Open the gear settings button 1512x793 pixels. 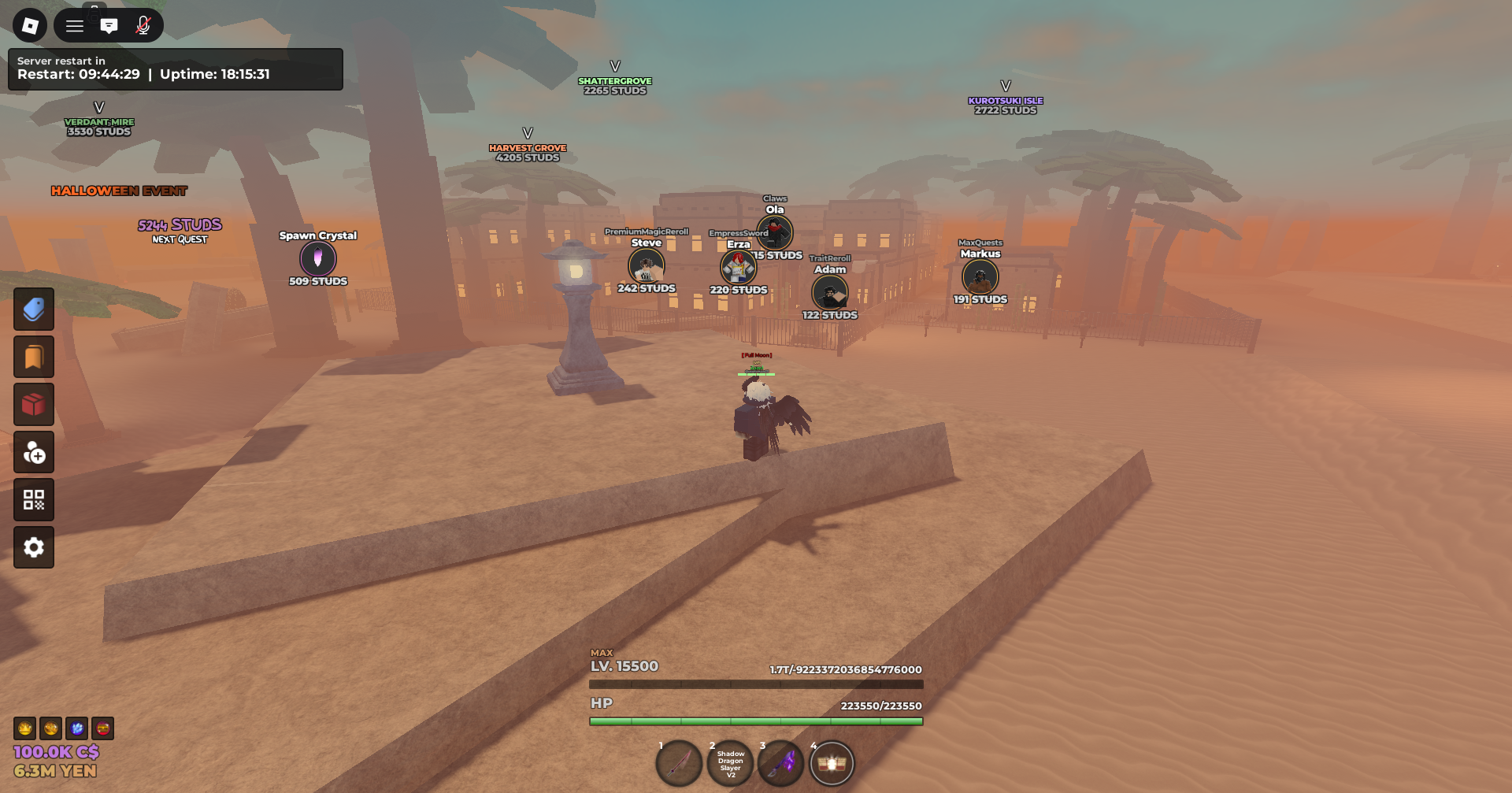coord(34,547)
